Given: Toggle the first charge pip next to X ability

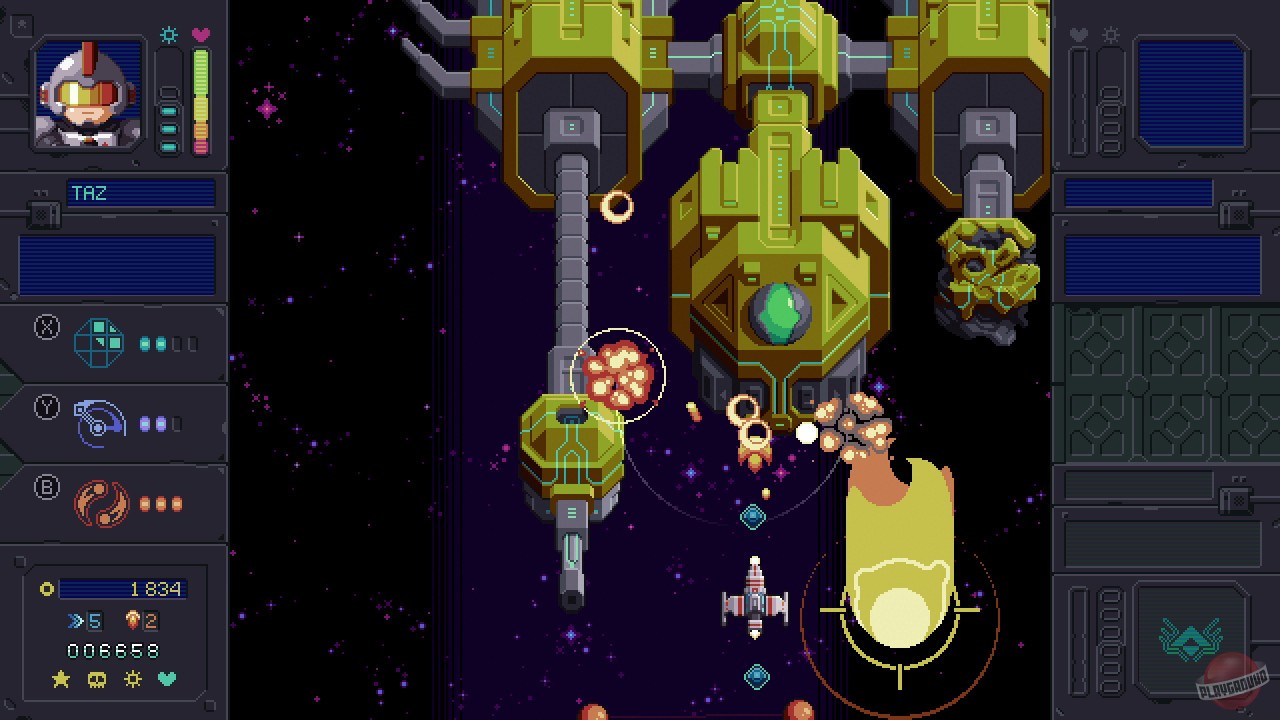Looking at the screenshot, I should [146, 342].
